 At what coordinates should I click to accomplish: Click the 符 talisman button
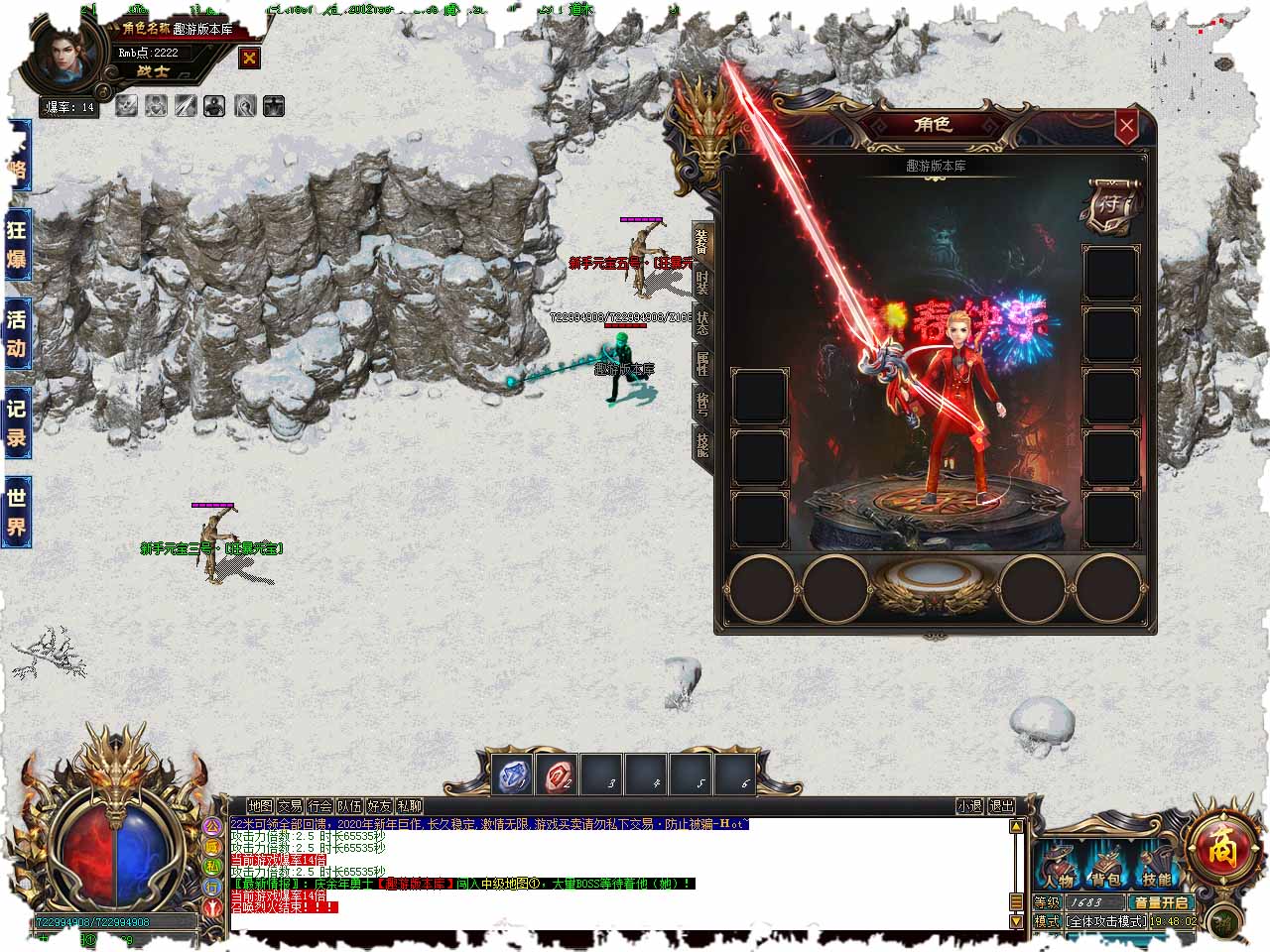coord(1111,205)
